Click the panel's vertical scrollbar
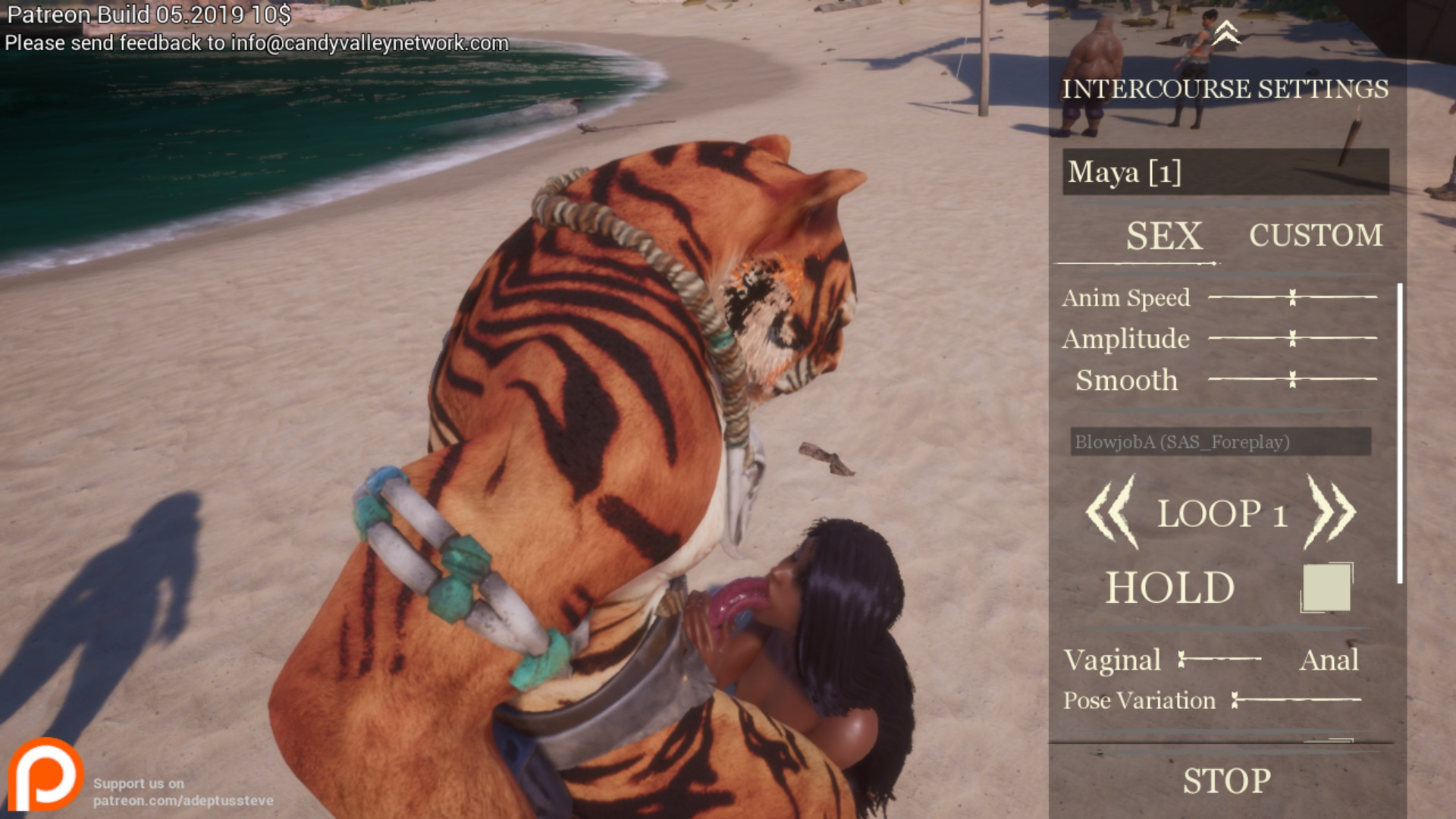Viewport: 1456px width, 819px height. point(1399,432)
